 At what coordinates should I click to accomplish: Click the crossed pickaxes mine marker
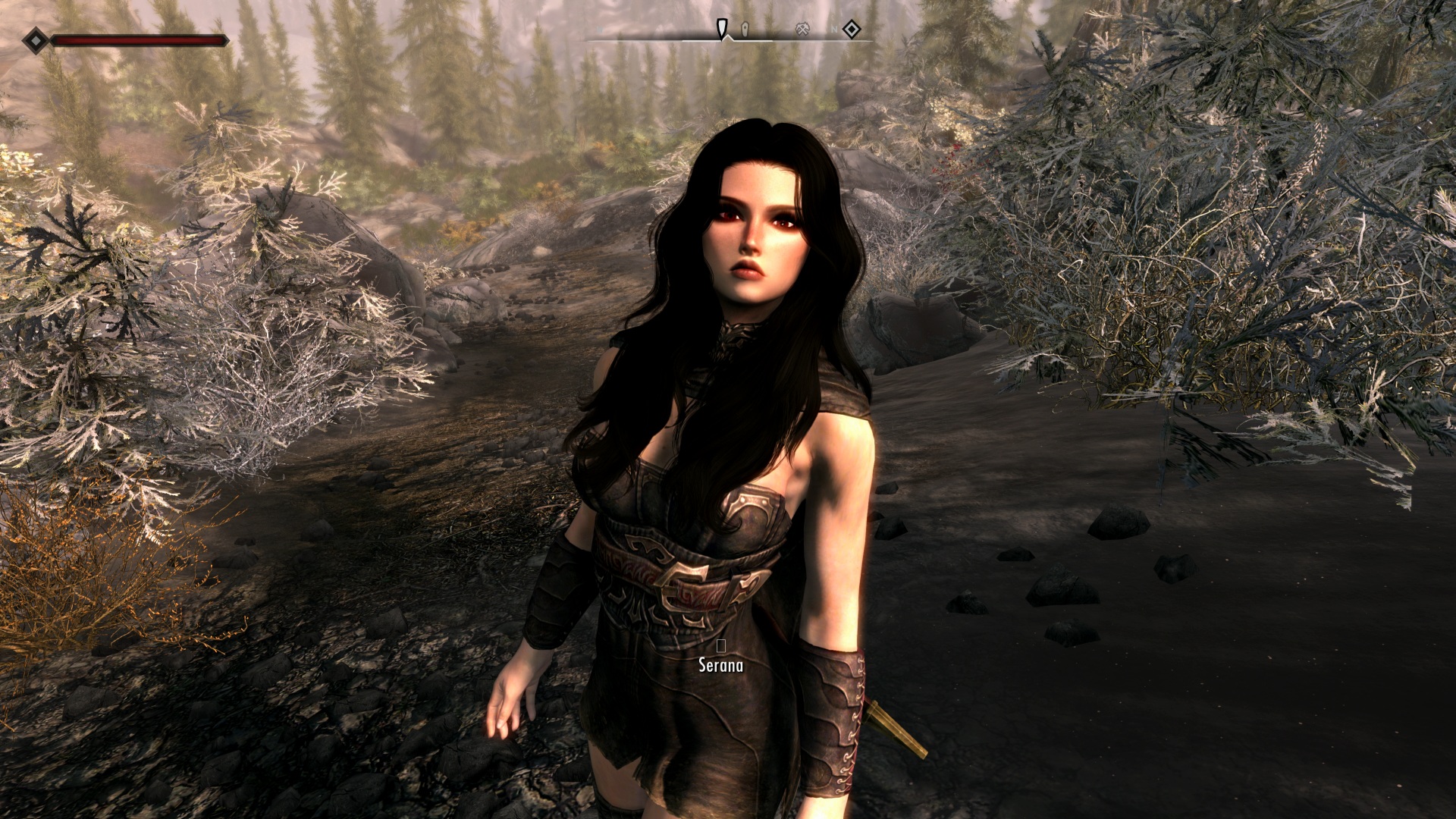click(803, 30)
